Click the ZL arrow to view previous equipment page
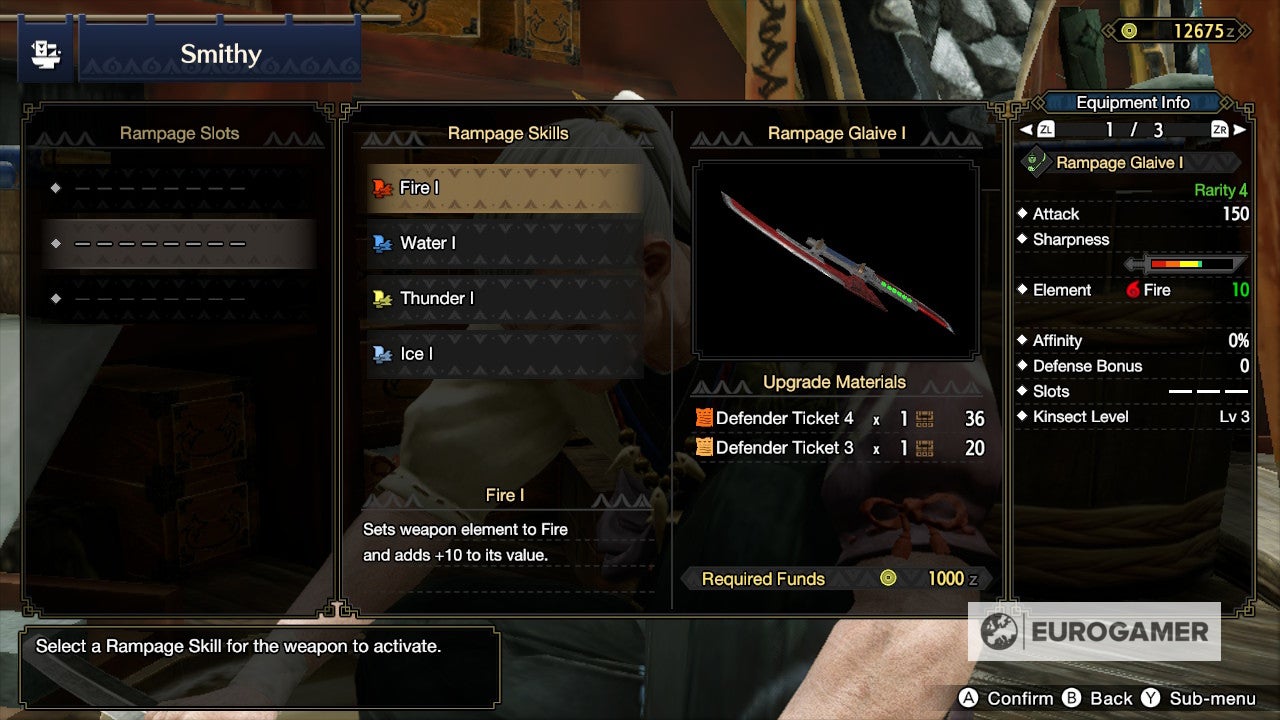The image size is (1280, 720). pyautogui.click(x=1043, y=129)
